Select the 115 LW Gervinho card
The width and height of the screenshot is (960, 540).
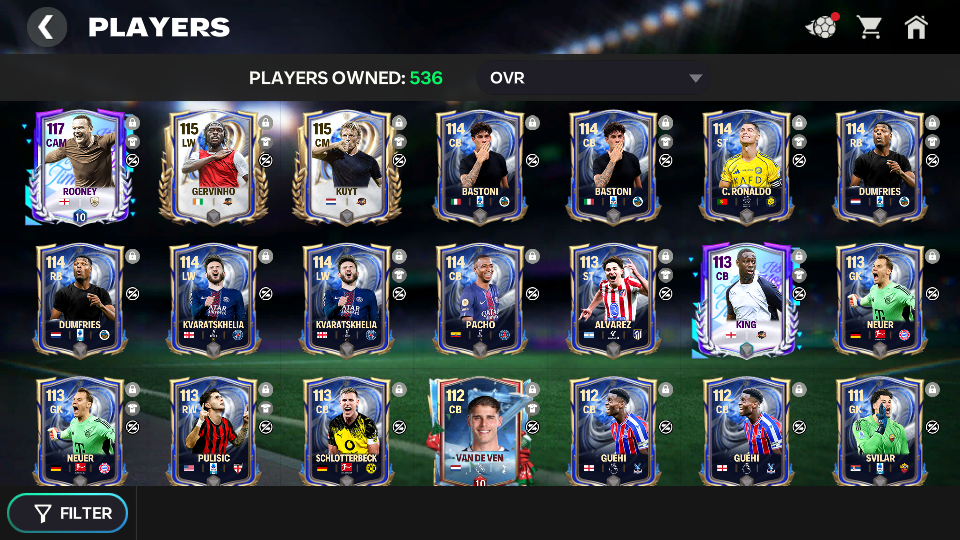tap(213, 167)
